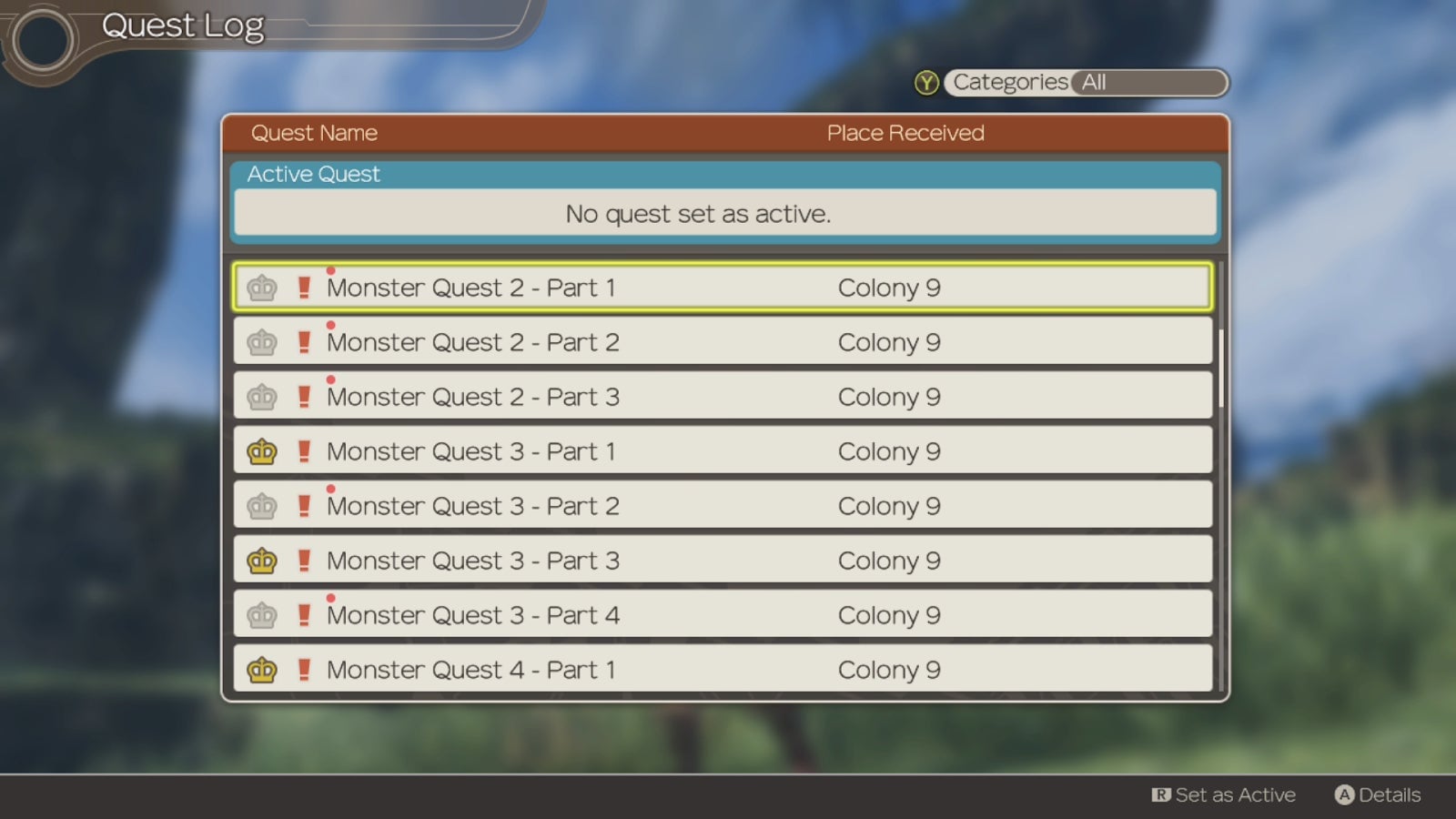
Task: Click the Quest Log title banner
Action: point(184,25)
